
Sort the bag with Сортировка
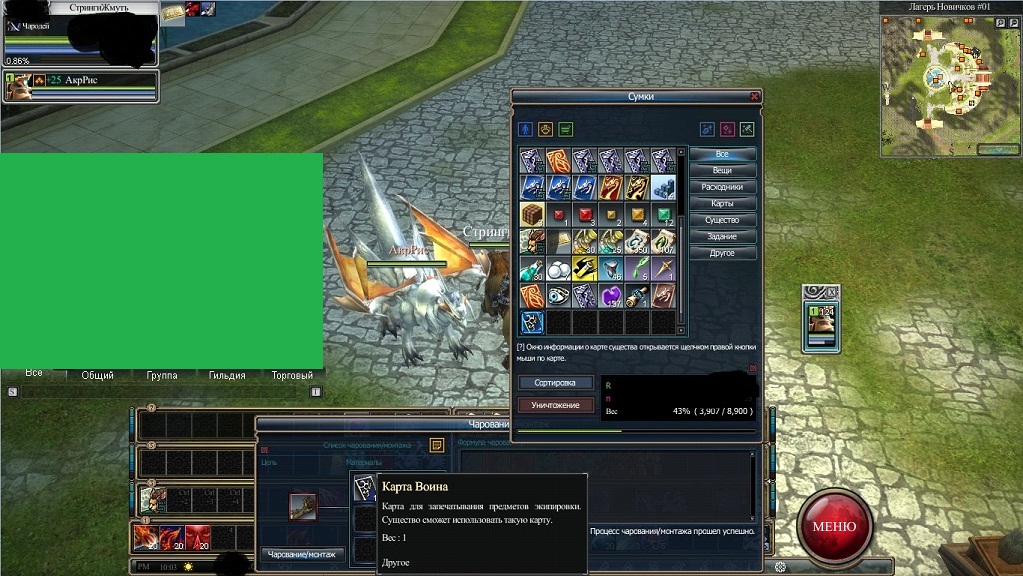(x=555, y=383)
